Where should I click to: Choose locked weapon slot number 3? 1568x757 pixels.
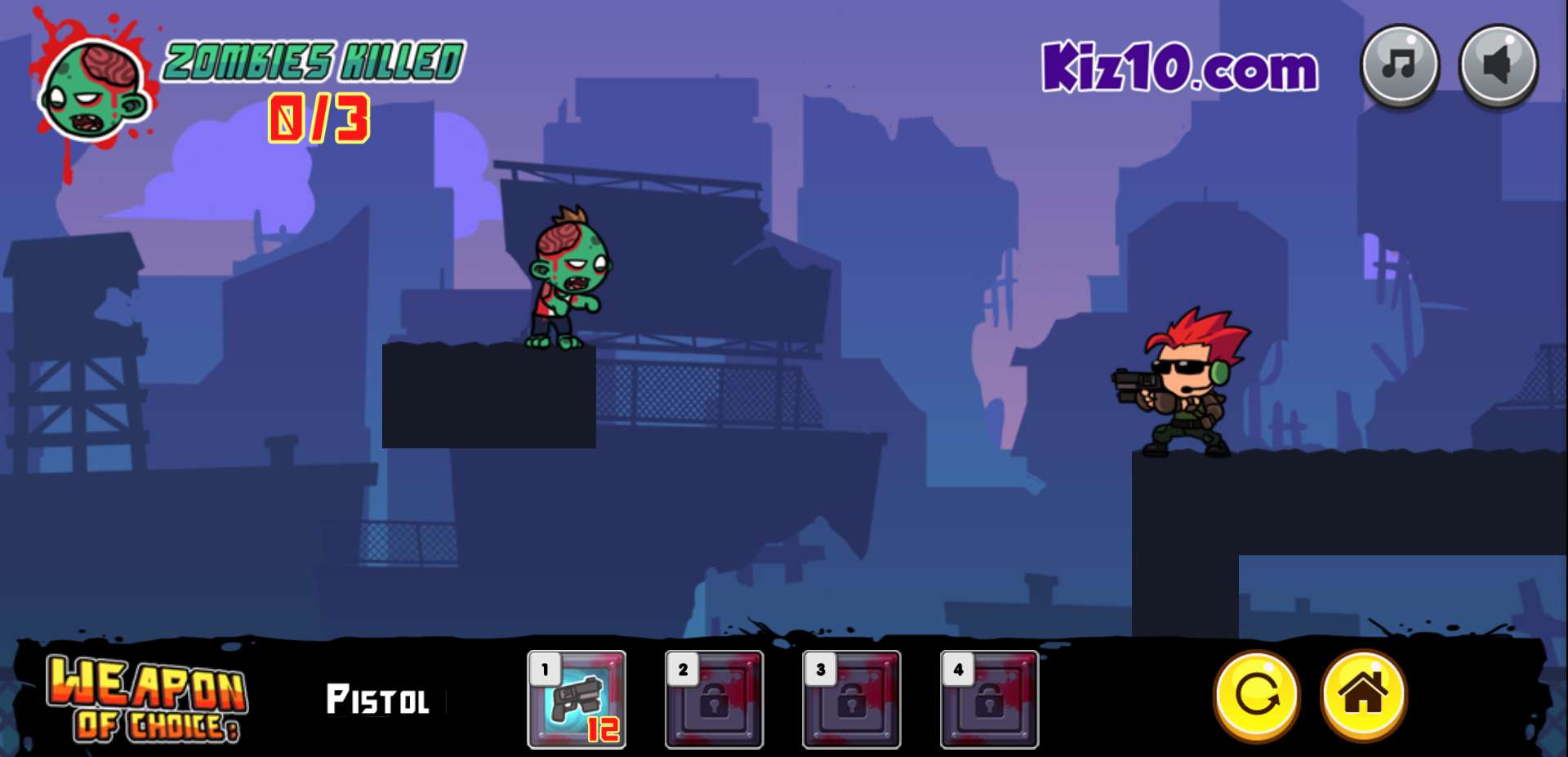[x=851, y=699]
